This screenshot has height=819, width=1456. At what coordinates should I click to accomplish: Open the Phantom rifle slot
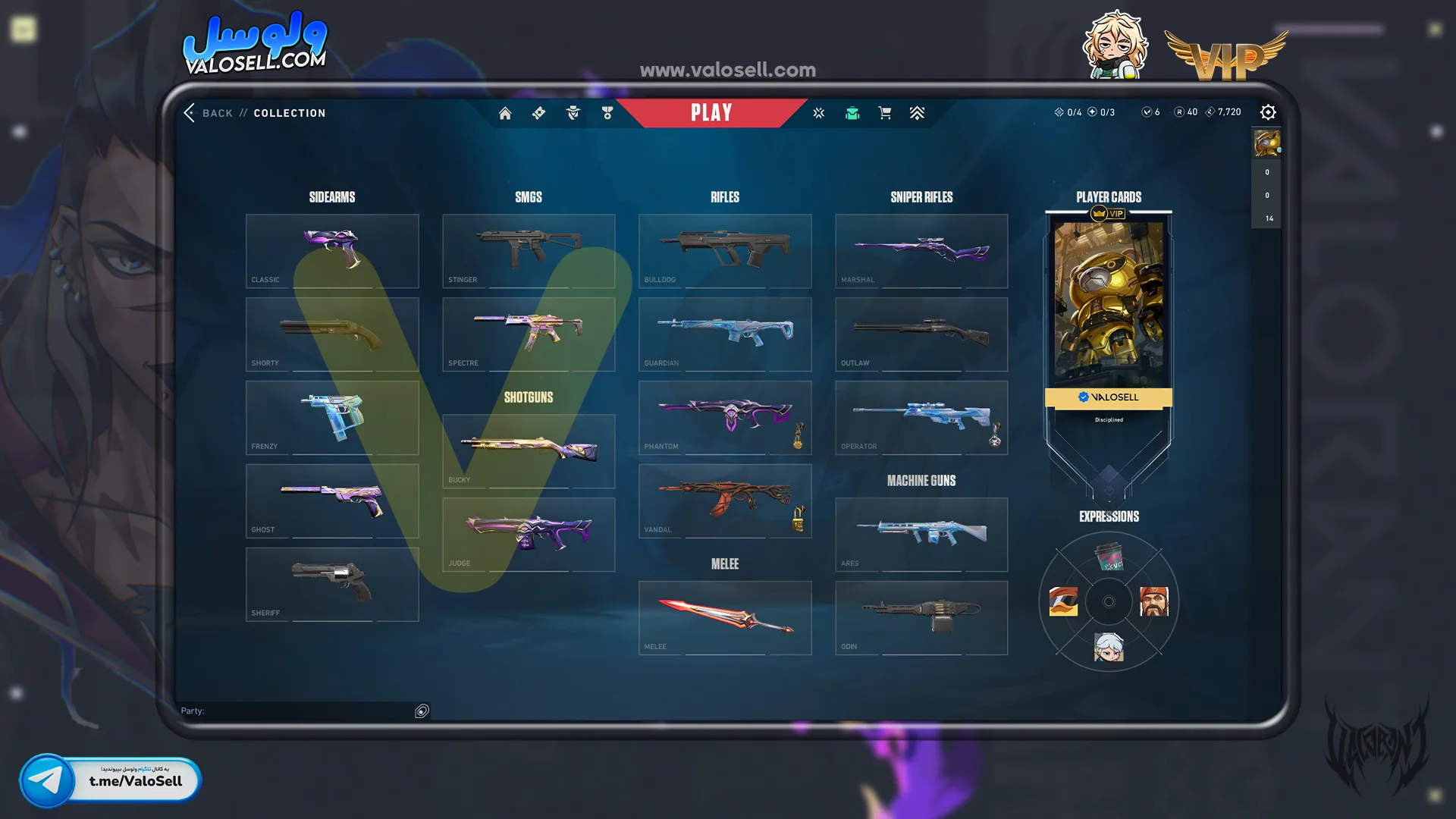point(725,418)
